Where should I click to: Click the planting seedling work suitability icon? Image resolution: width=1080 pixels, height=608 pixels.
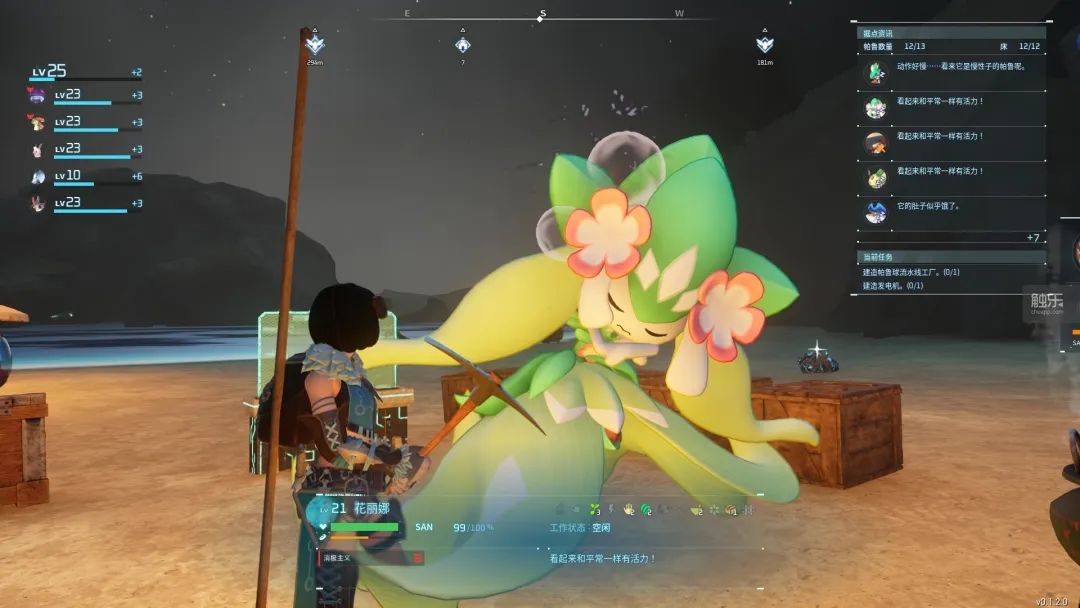click(594, 510)
